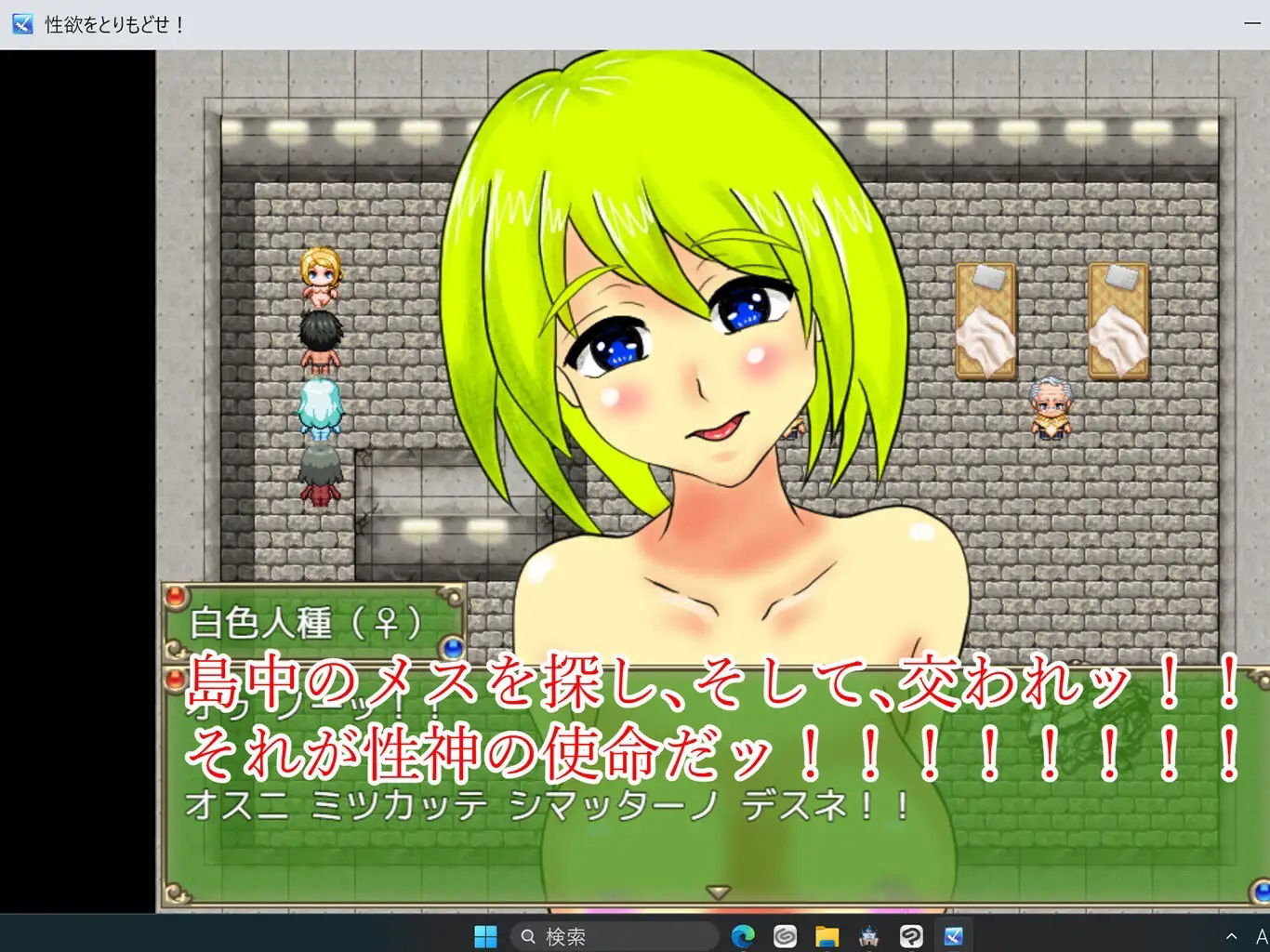The image size is (1270, 952).
Task: Click the Clip Studio Paint taskbar icon
Action: click(x=910, y=937)
